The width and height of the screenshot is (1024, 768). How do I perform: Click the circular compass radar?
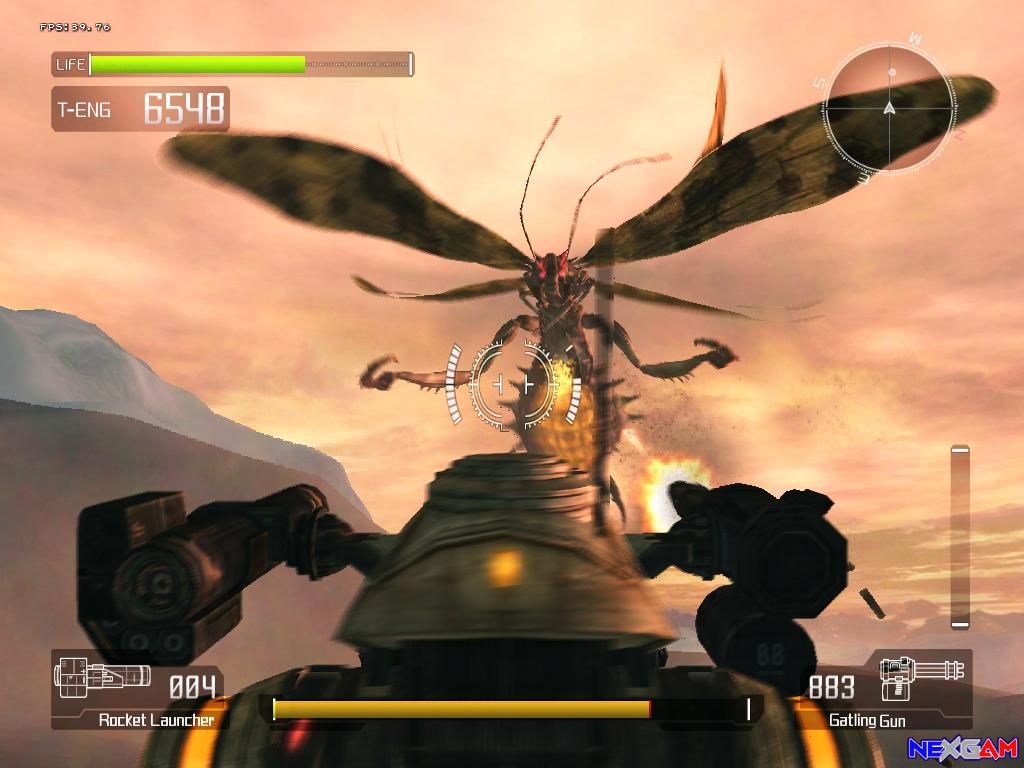(x=889, y=108)
